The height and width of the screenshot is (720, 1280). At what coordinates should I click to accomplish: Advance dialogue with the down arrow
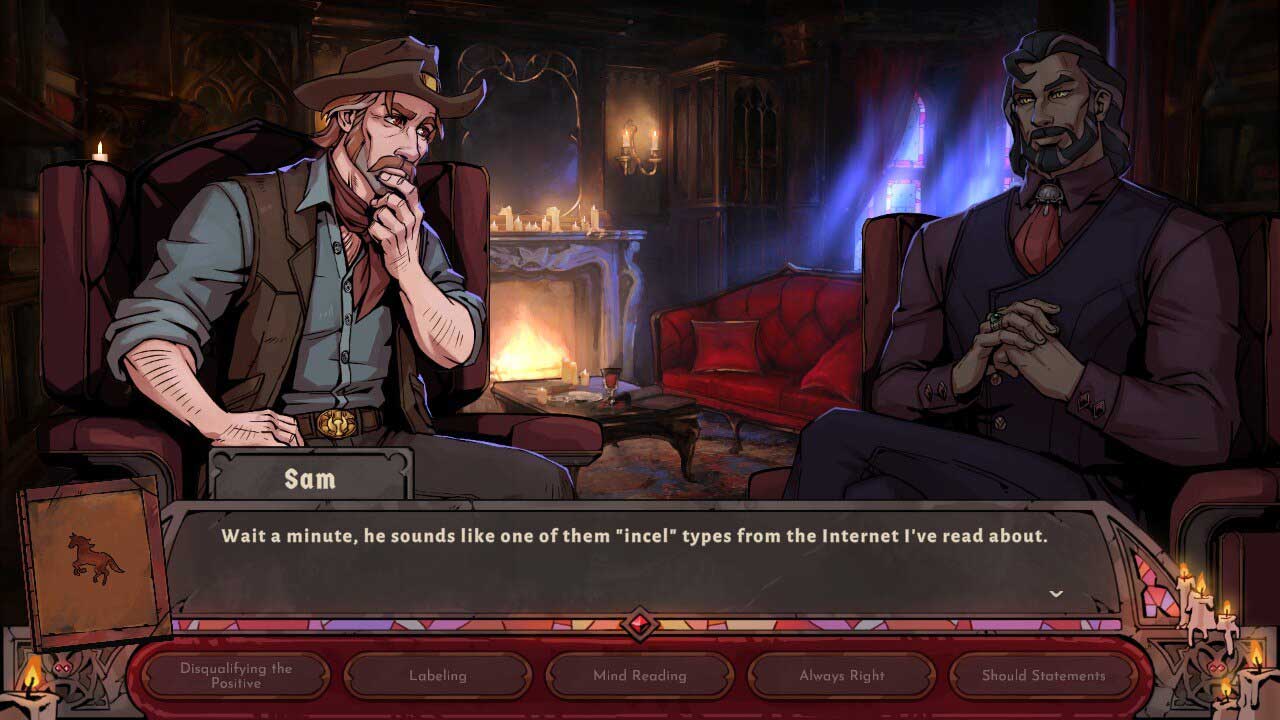click(1055, 594)
